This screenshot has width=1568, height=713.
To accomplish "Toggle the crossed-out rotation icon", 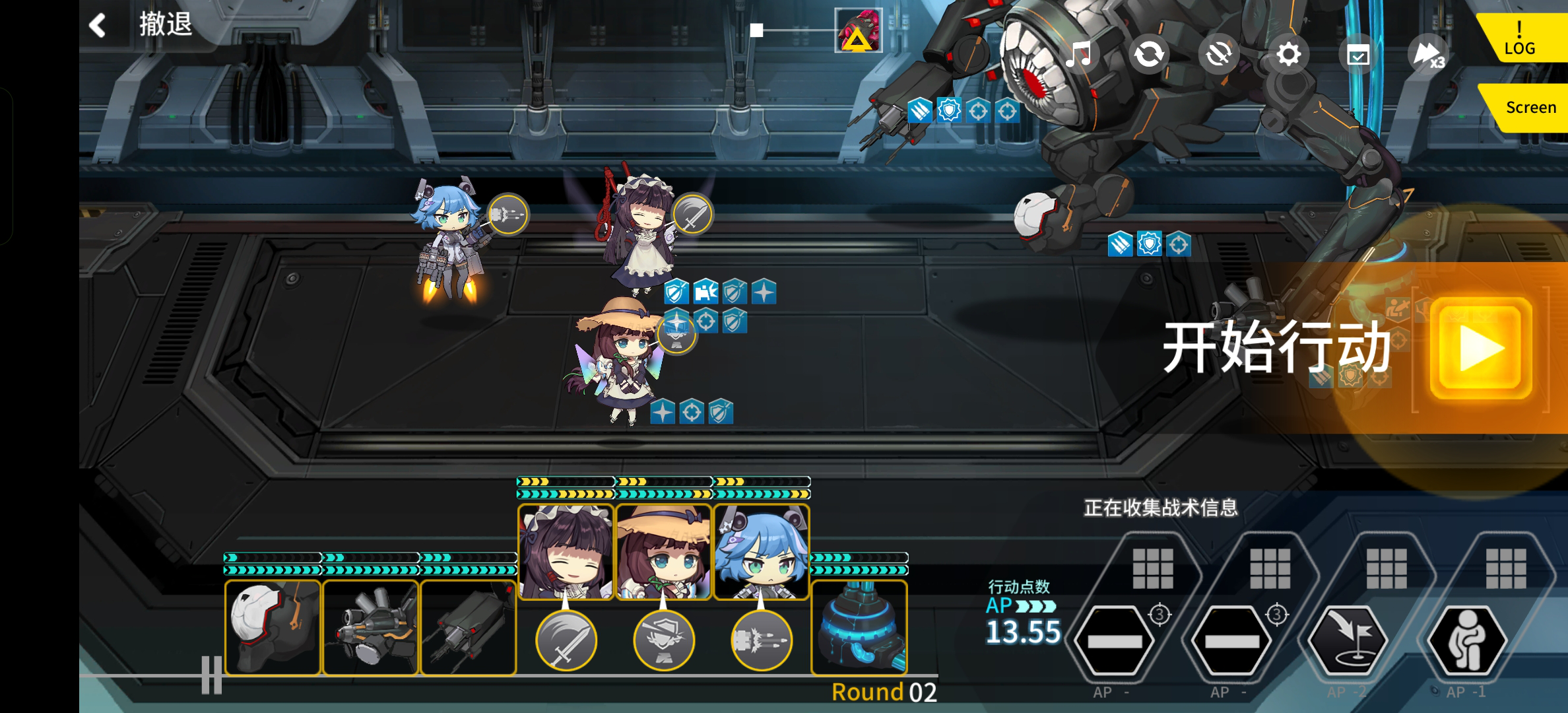I will 1218,54.
